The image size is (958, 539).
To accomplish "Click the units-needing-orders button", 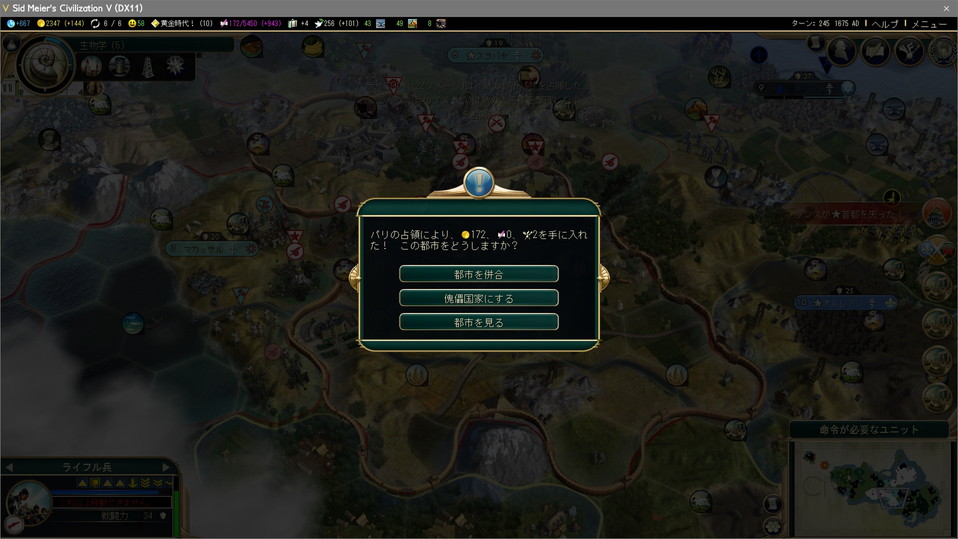I will pyautogui.click(x=867, y=430).
